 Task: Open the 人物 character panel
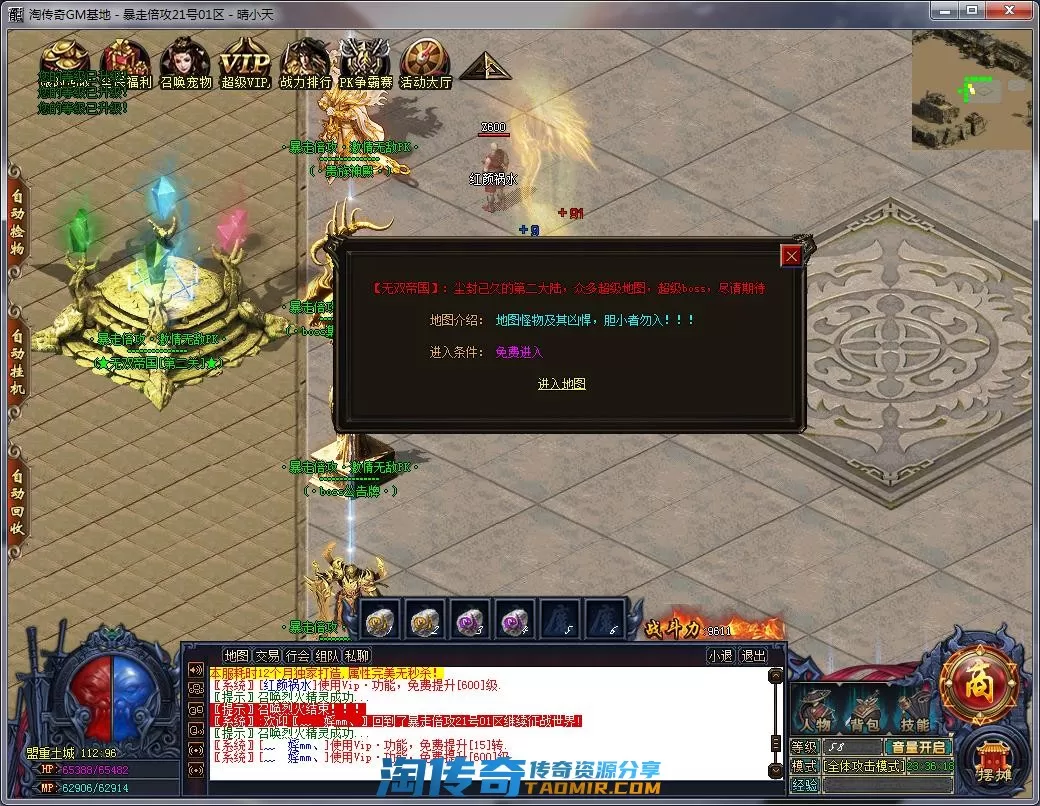[815, 712]
